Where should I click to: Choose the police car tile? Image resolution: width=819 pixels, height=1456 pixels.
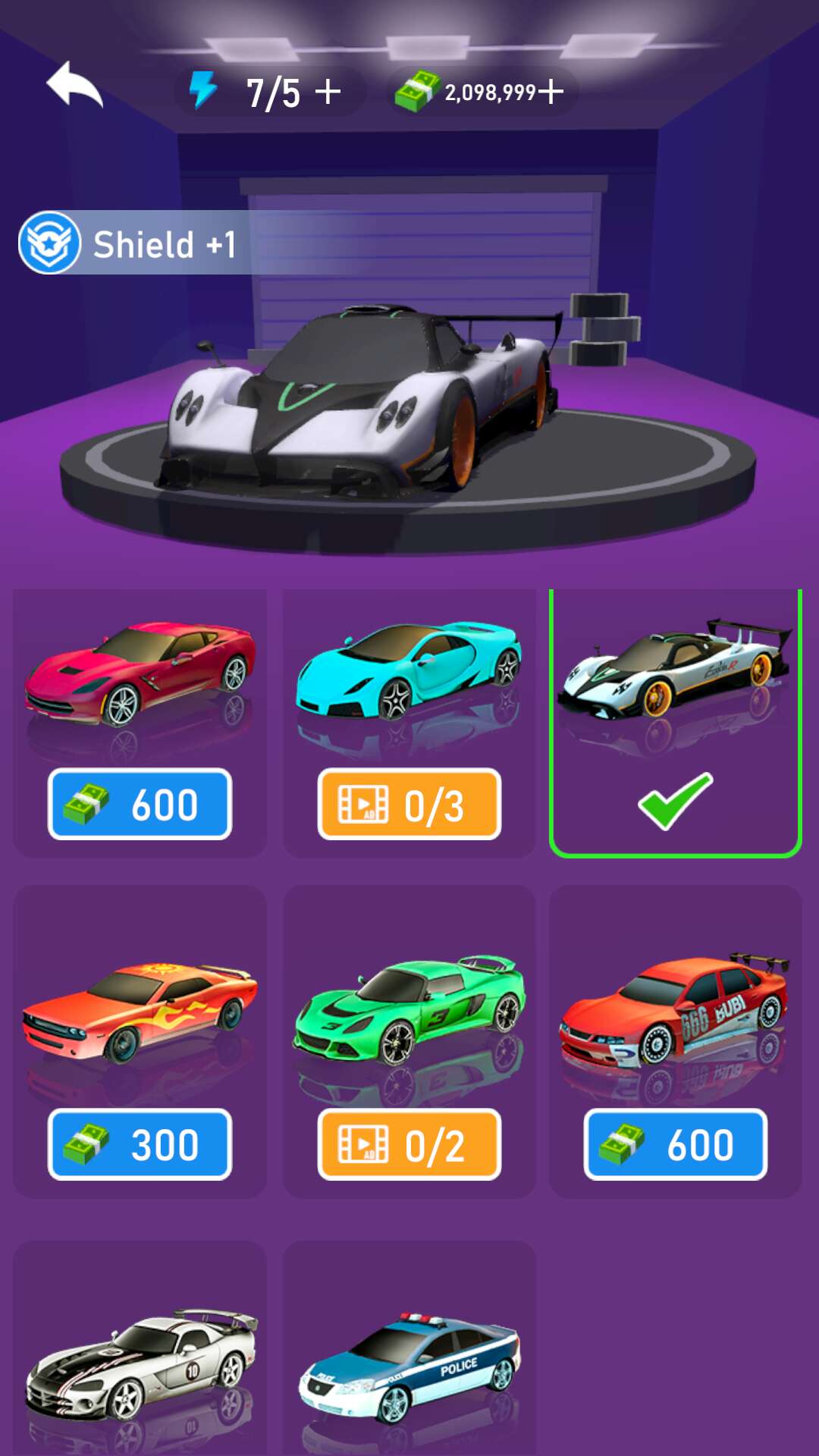pyautogui.click(x=409, y=1357)
